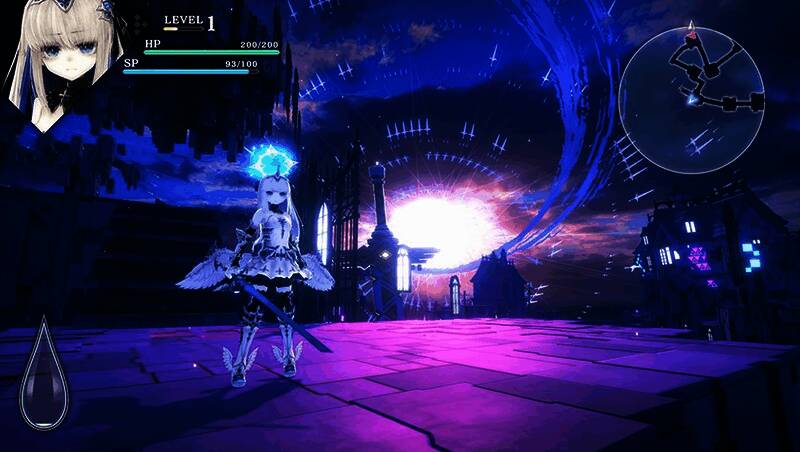
Task: Click the circular minimap
Action: click(x=706, y=86)
